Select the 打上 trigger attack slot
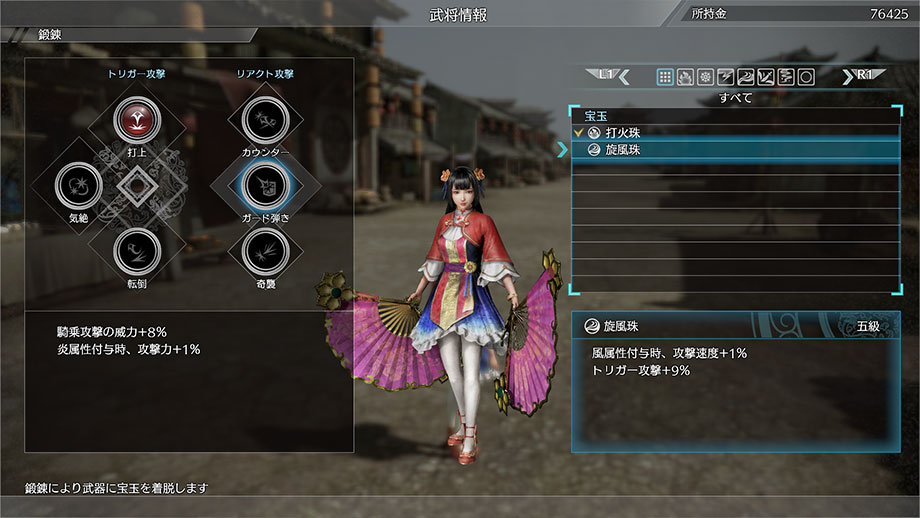 coord(133,120)
